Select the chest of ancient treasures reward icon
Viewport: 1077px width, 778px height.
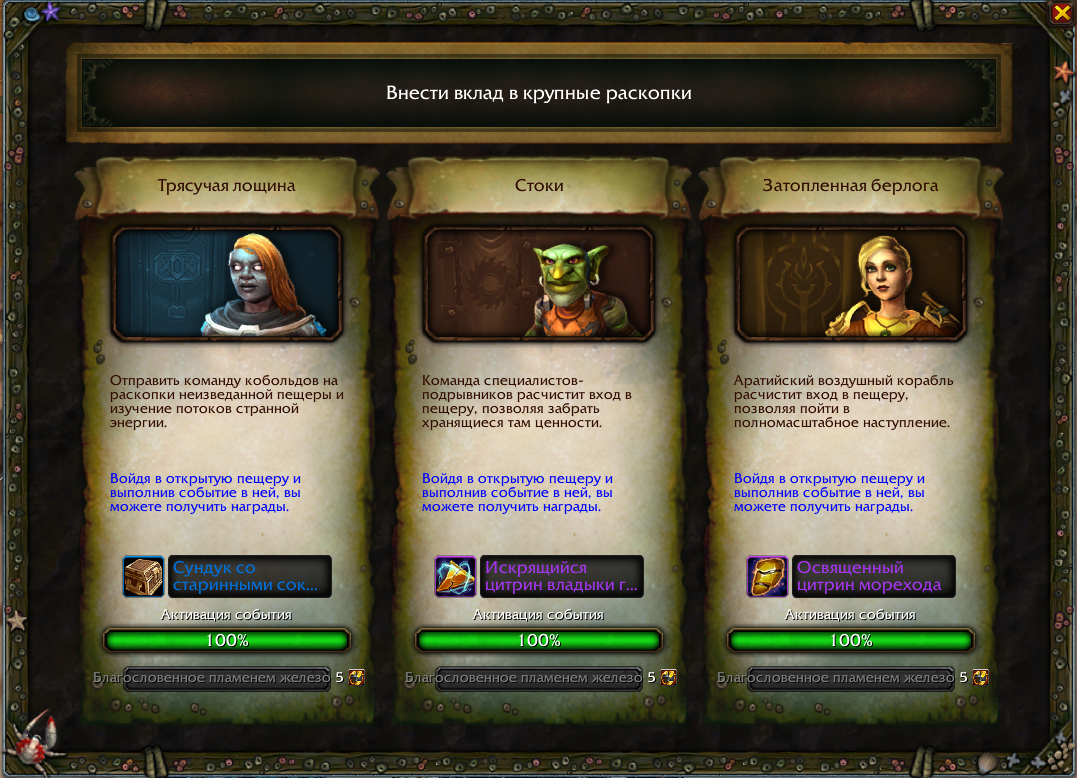[143, 577]
